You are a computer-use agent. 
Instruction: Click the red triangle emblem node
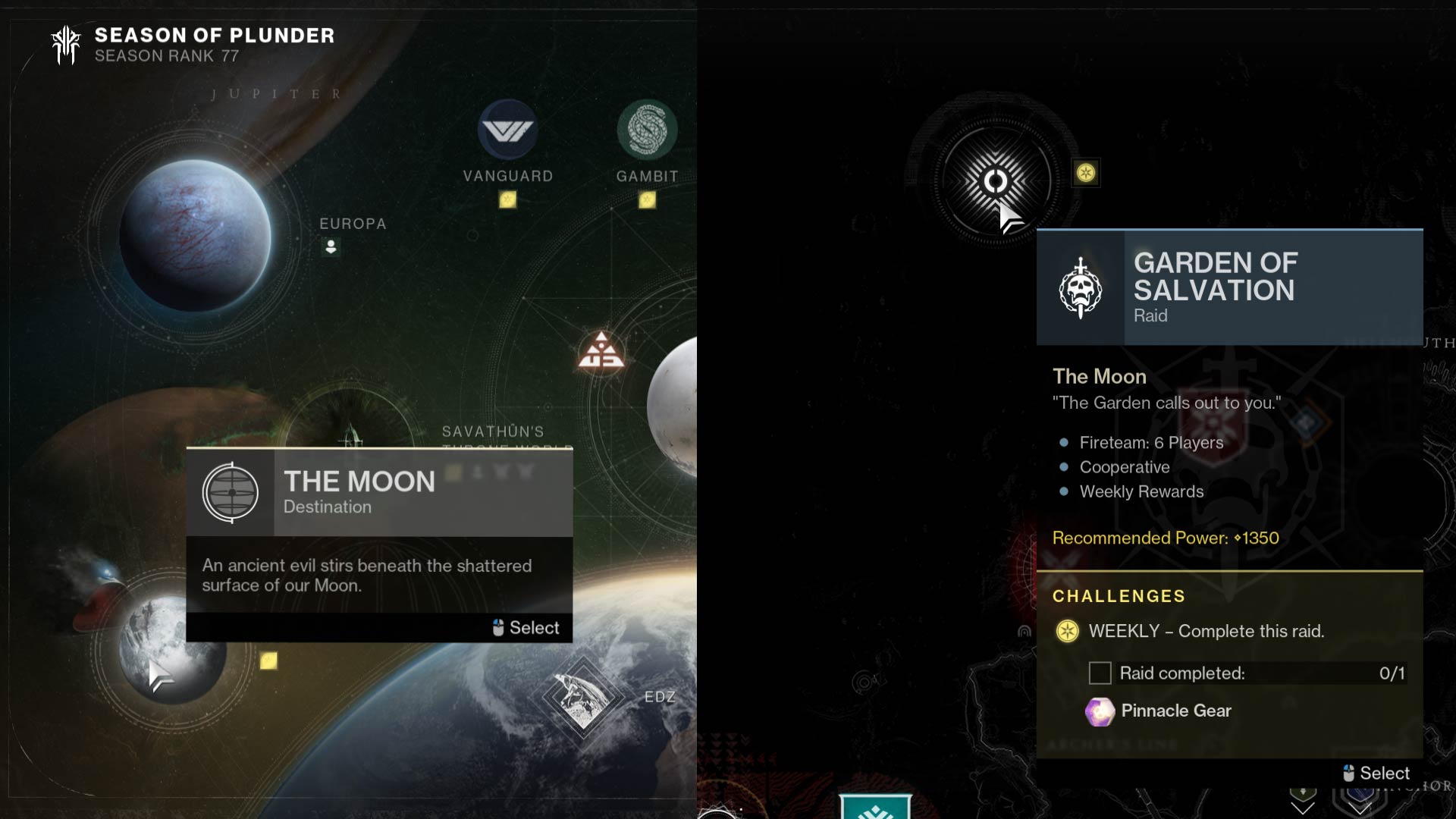point(601,351)
